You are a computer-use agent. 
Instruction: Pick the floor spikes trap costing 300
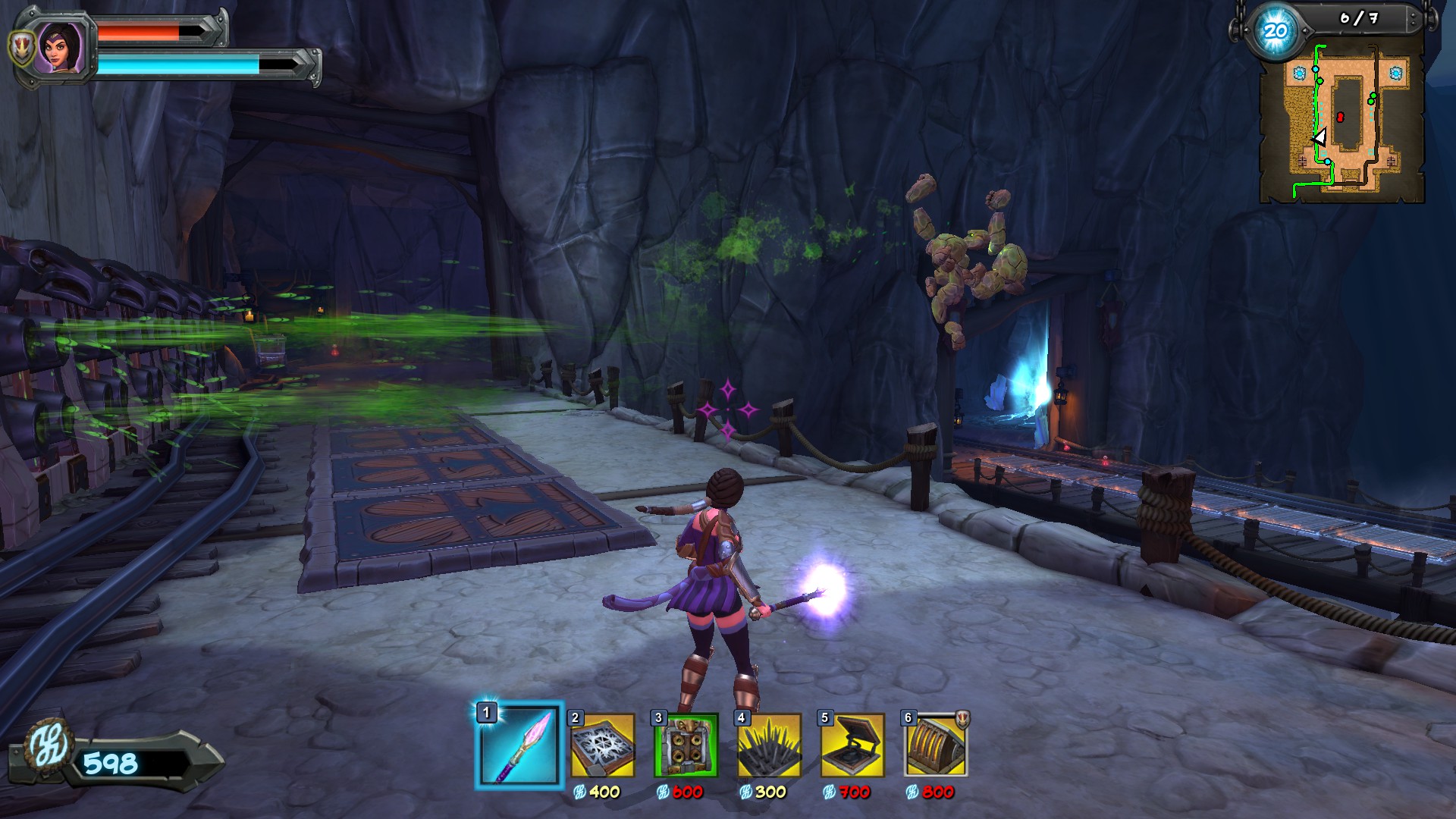tap(770, 746)
